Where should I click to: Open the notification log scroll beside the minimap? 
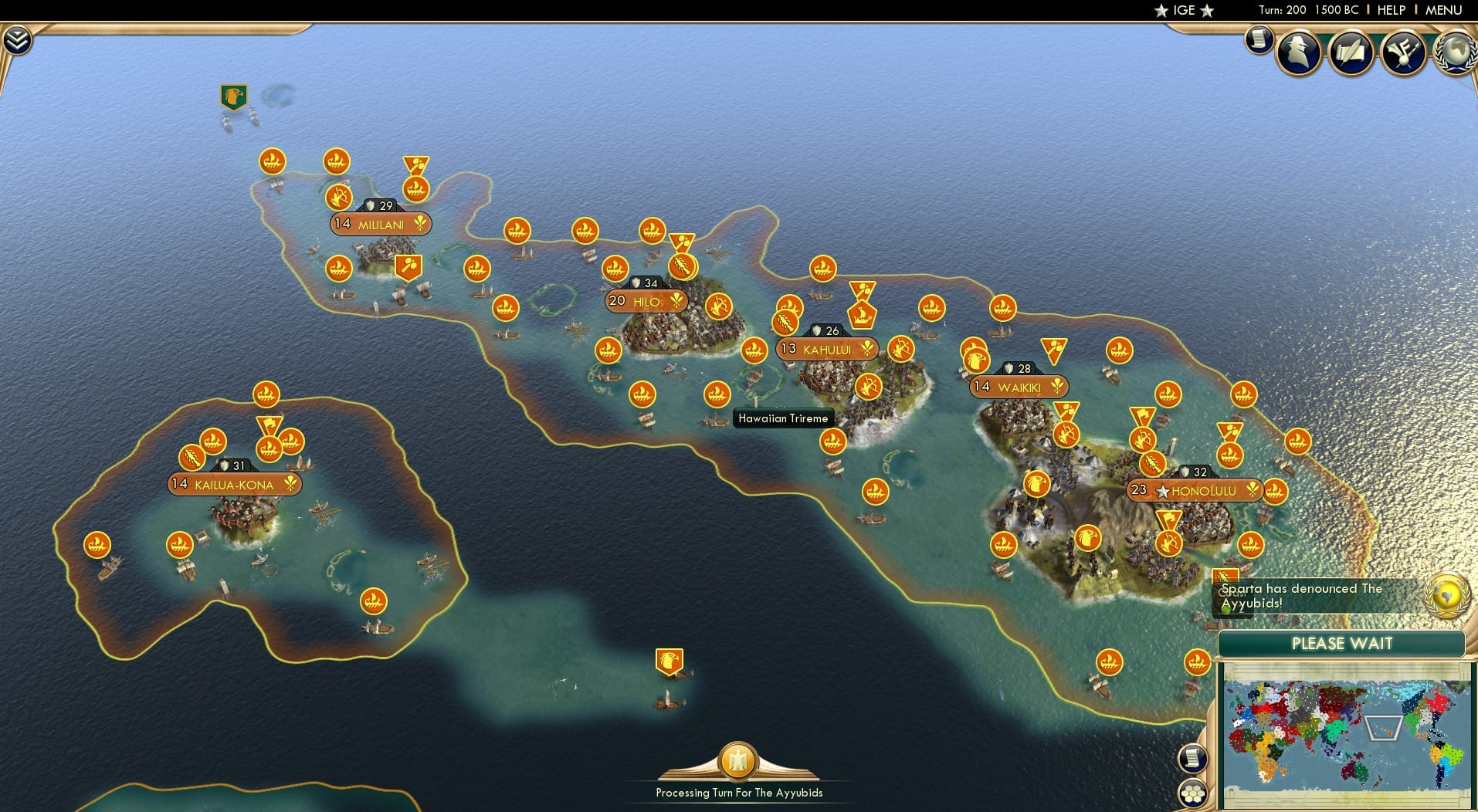click(1192, 759)
